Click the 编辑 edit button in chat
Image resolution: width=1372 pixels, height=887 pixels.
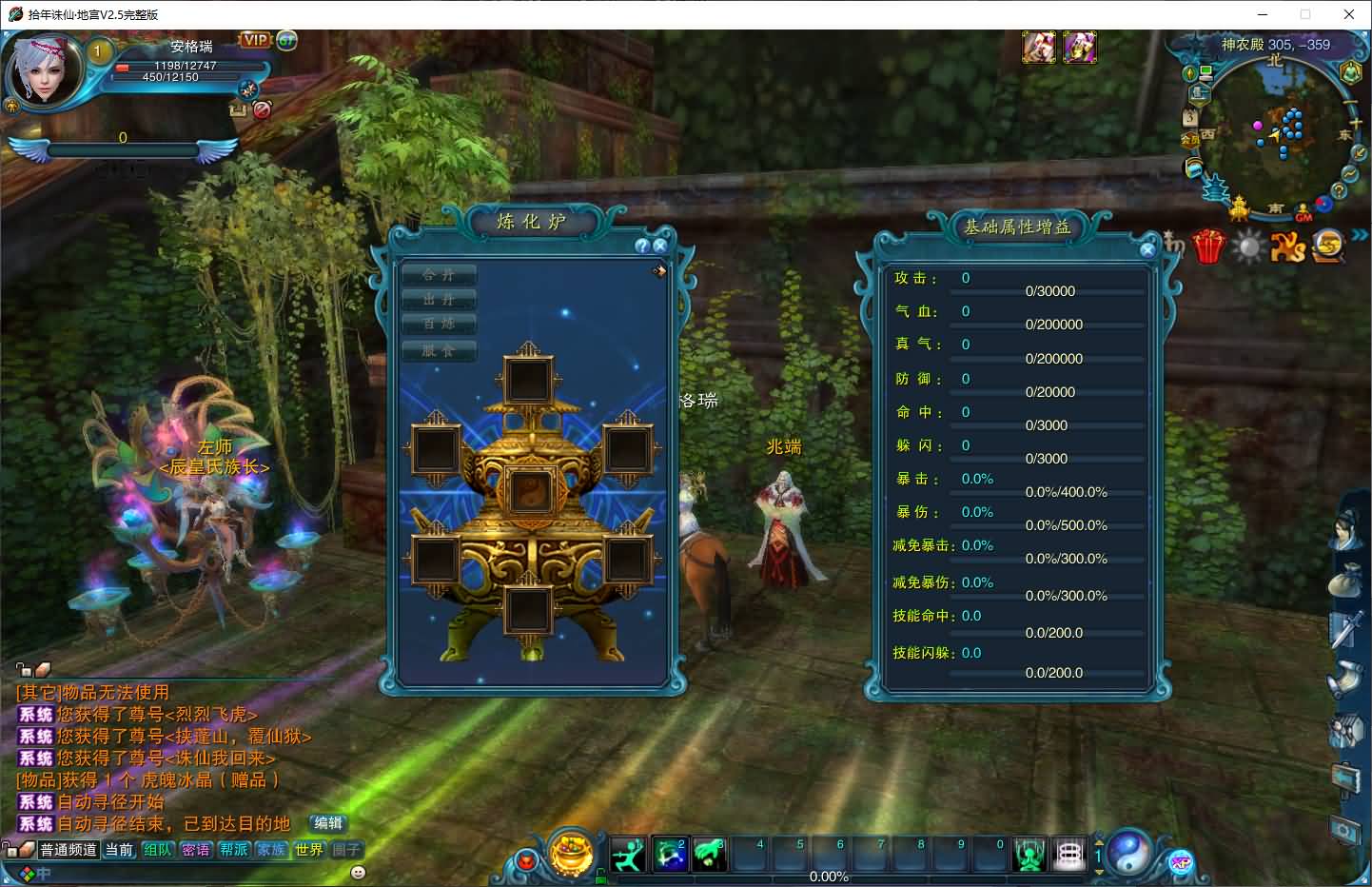coord(328,823)
